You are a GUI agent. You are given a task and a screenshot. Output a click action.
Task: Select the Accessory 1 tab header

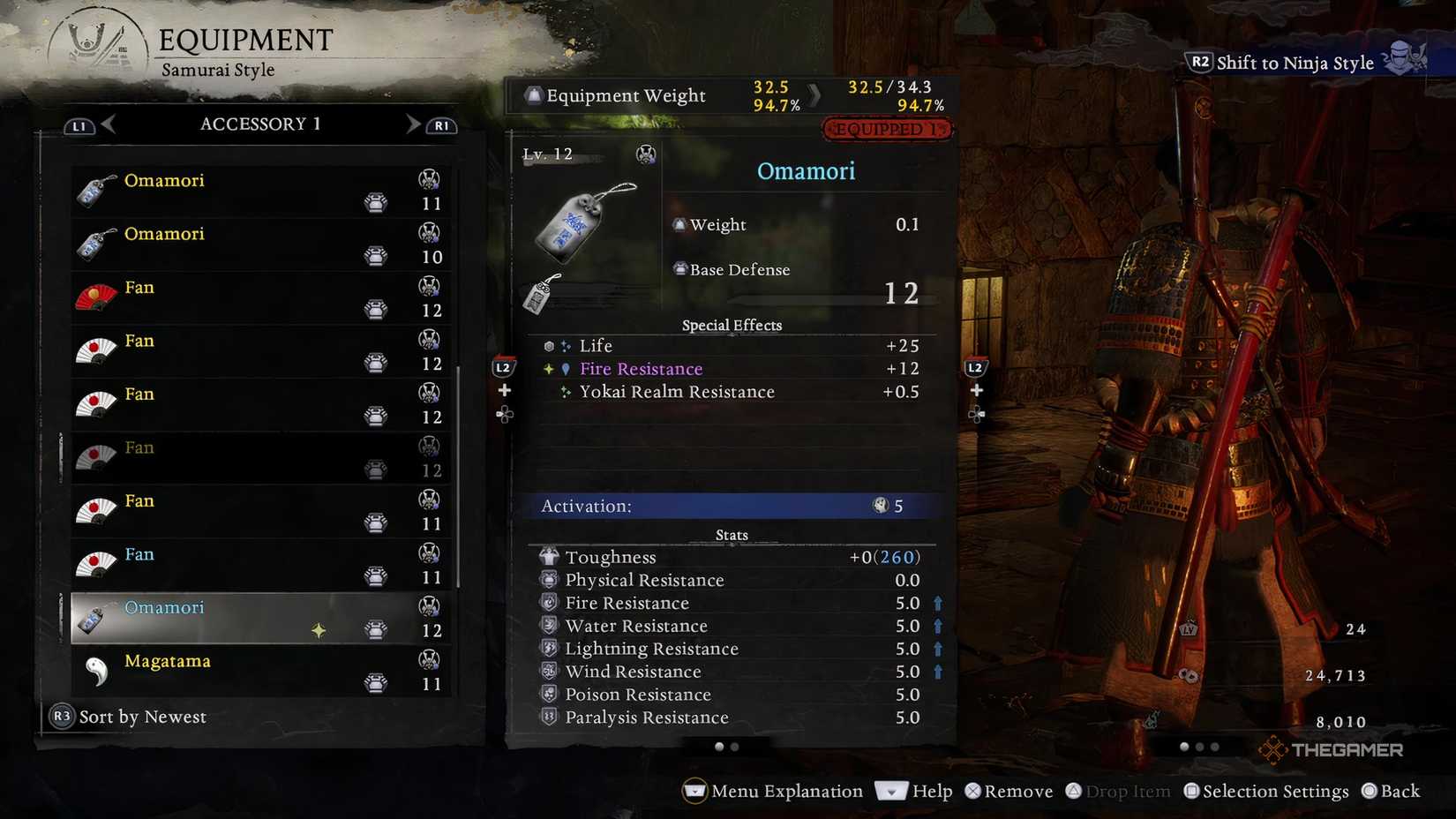(x=260, y=124)
